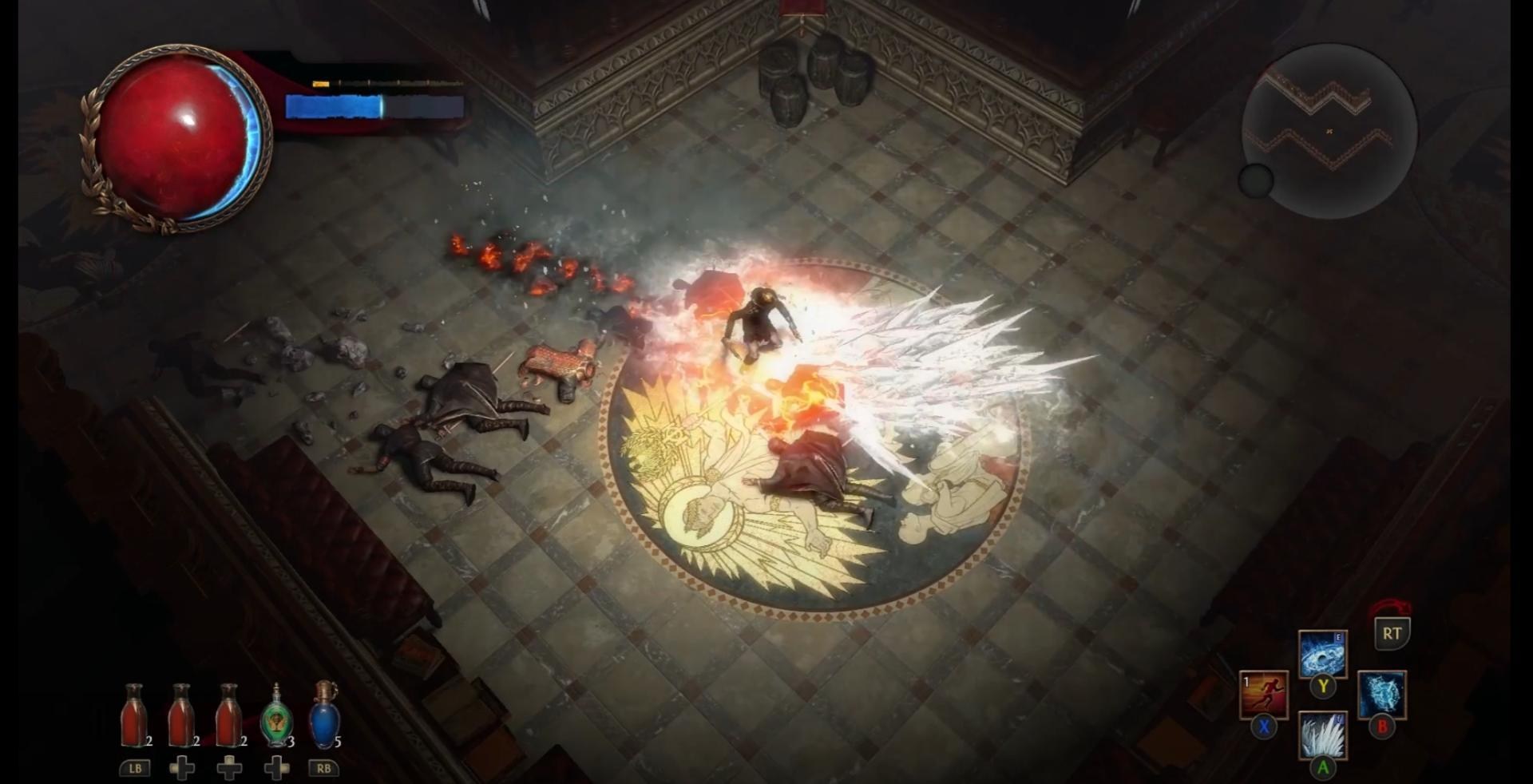
Task: Trigger the frost skill bound to B
Action: click(x=1381, y=692)
